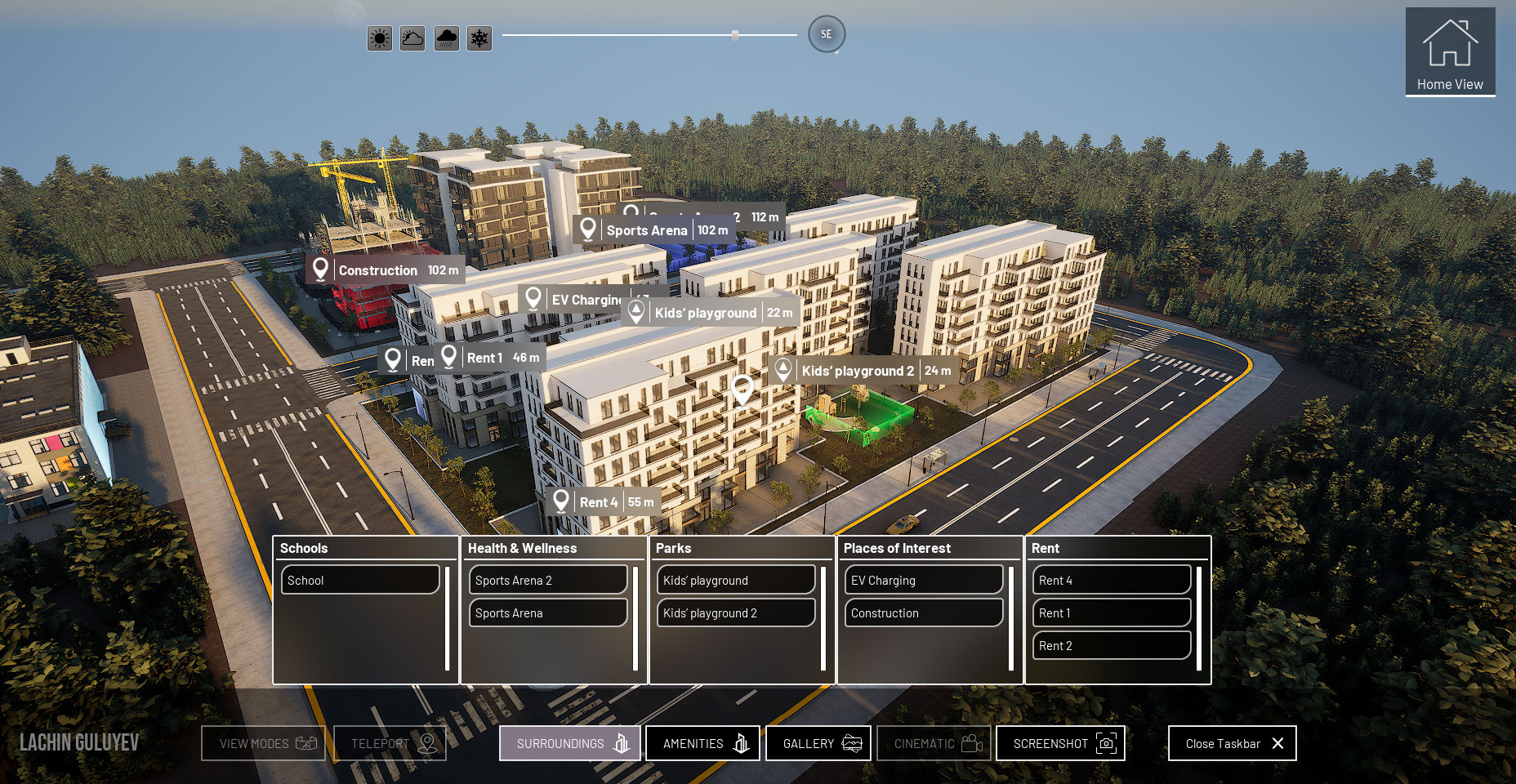Open the Cinematic mode tab
Image resolution: width=1516 pixels, height=784 pixels.
[934, 743]
